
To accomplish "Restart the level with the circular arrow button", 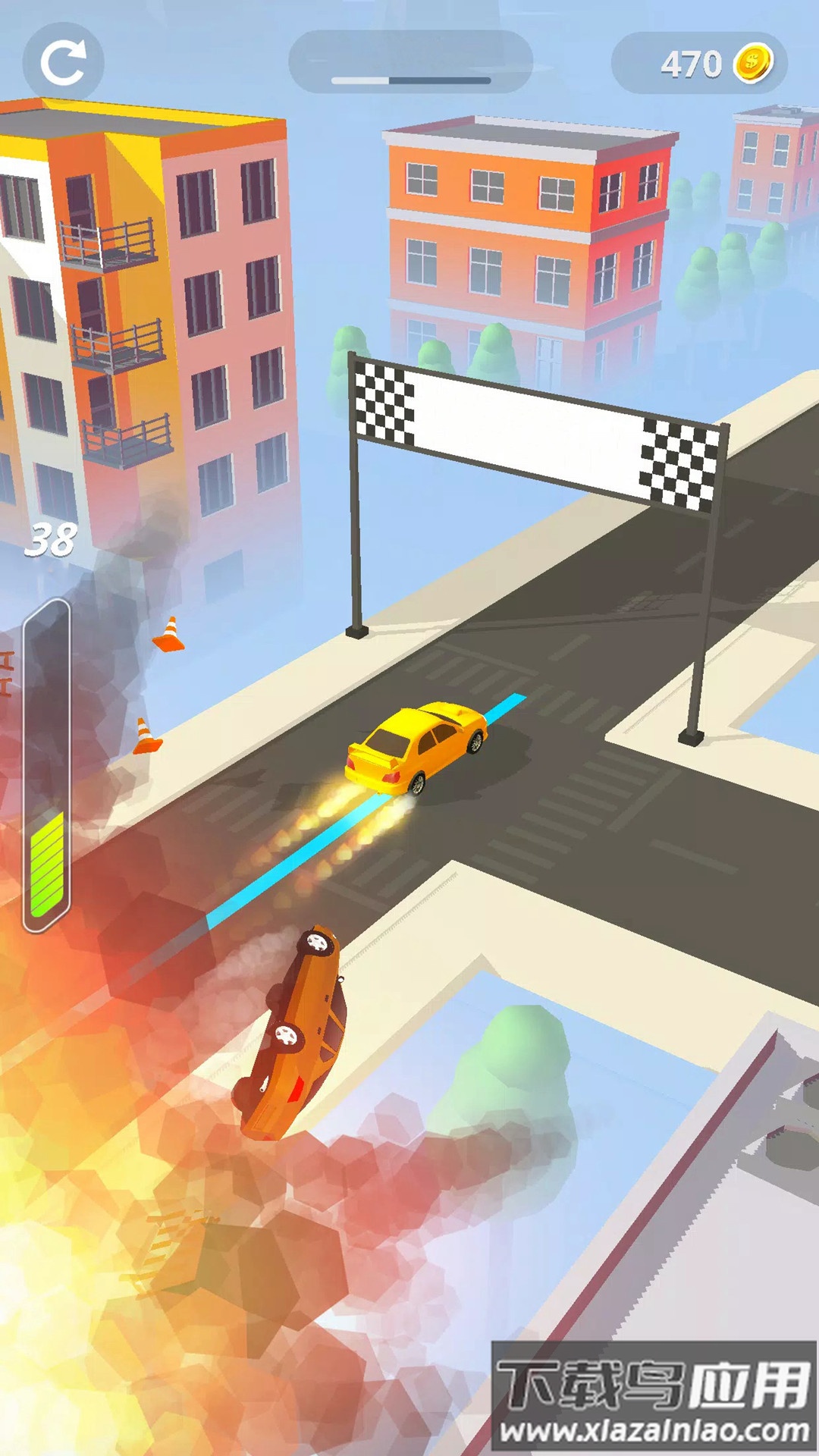I will [x=63, y=63].
